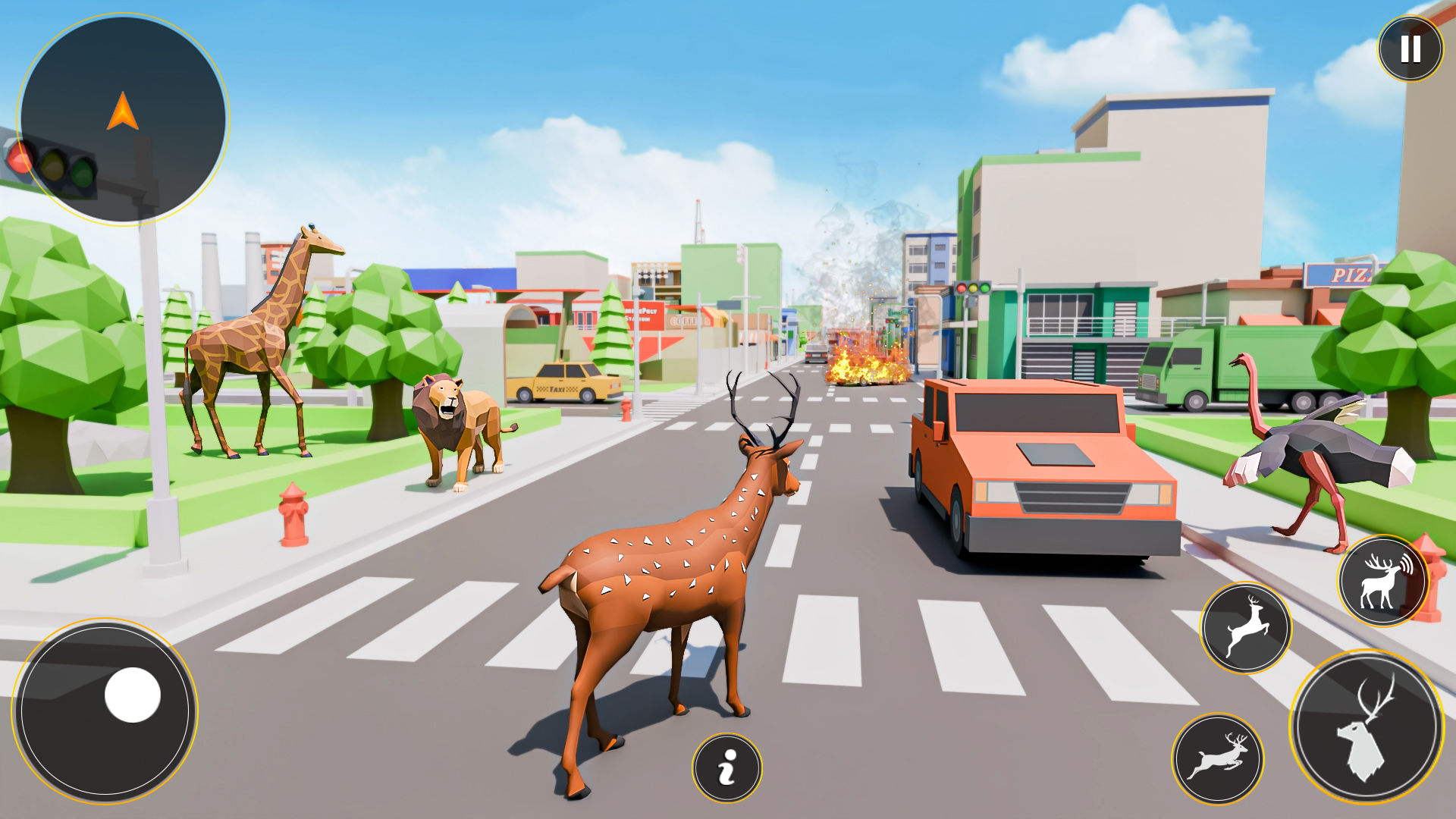Pause the game using the pause button
Screen dimensions: 1456x819
click(1410, 48)
